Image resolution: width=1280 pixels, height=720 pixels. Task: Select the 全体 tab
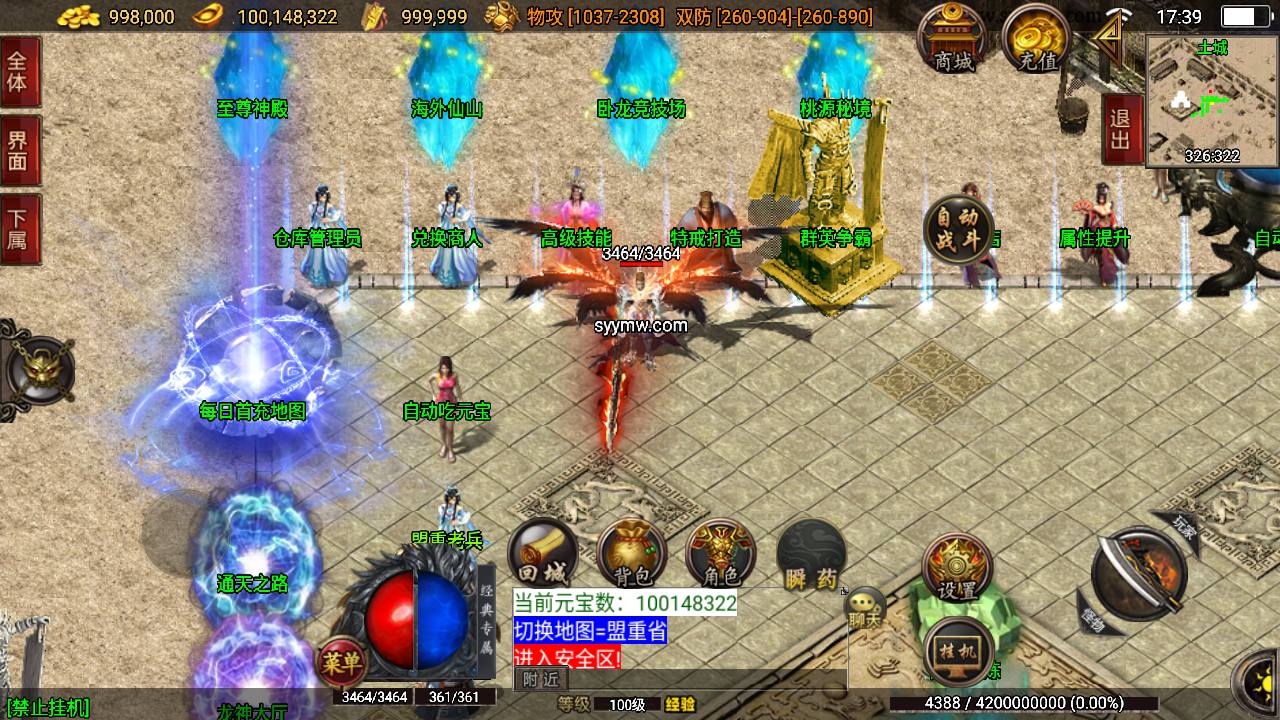[18, 71]
